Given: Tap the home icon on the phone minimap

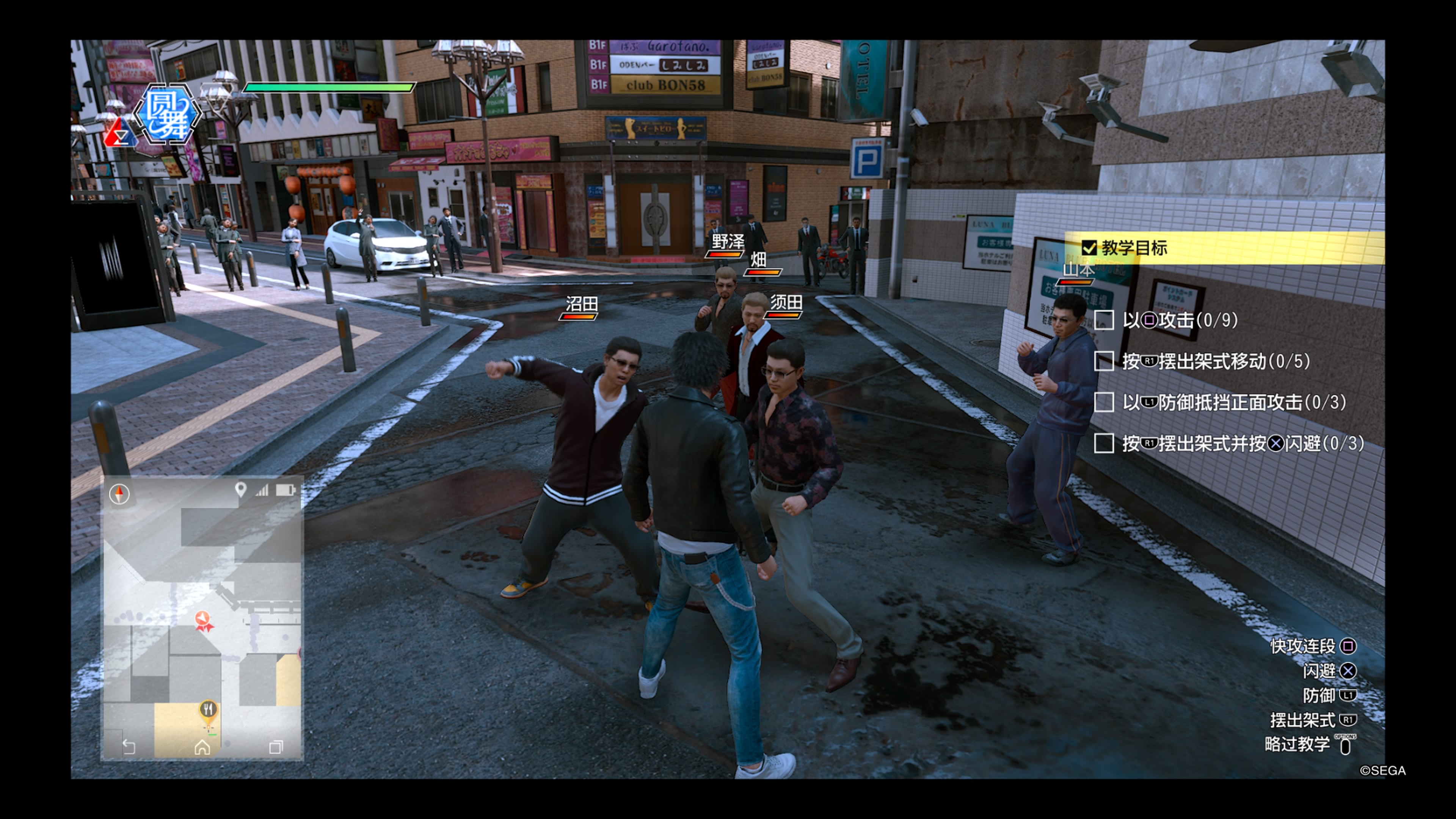Looking at the screenshot, I should [x=202, y=747].
